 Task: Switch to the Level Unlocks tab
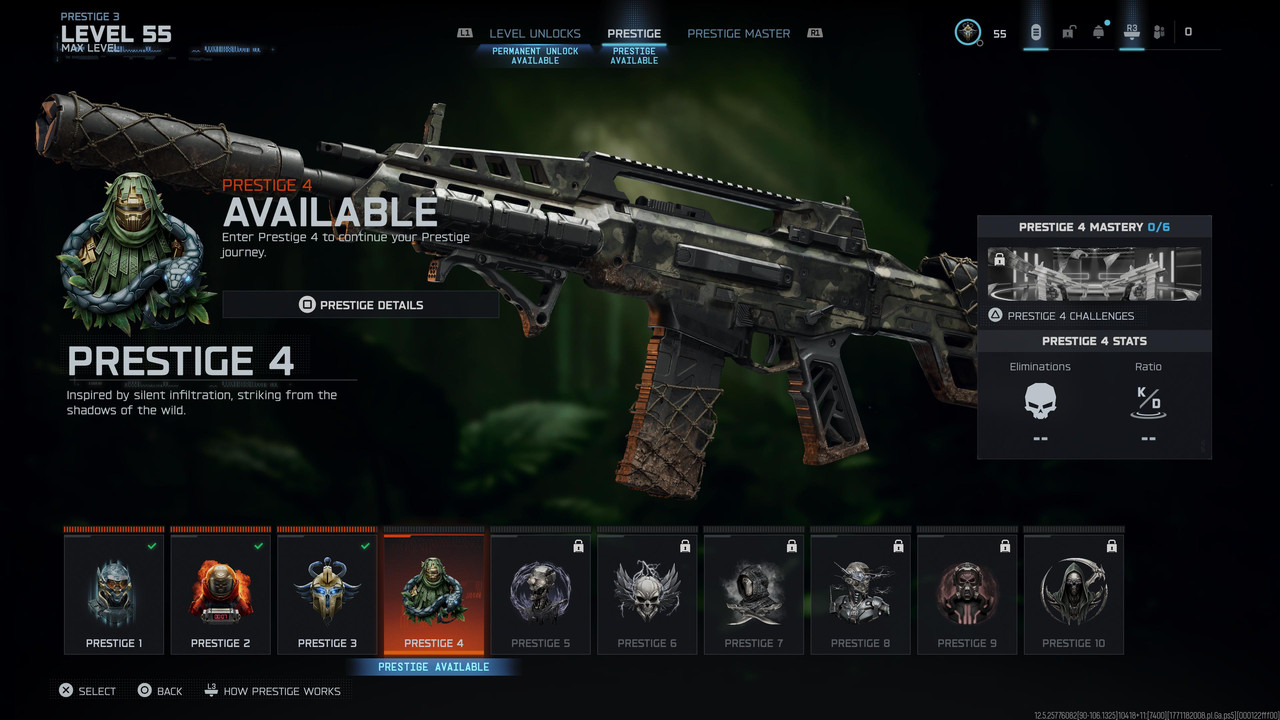(535, 34)
